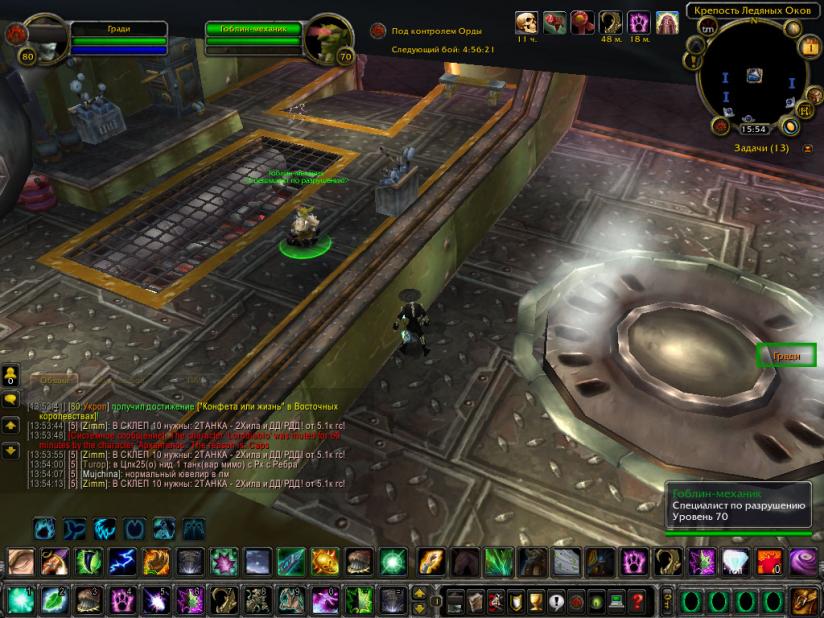Viewport: 824px width, 618px height.
Task: Open the red question mark help button
Action: click(636, 600)
